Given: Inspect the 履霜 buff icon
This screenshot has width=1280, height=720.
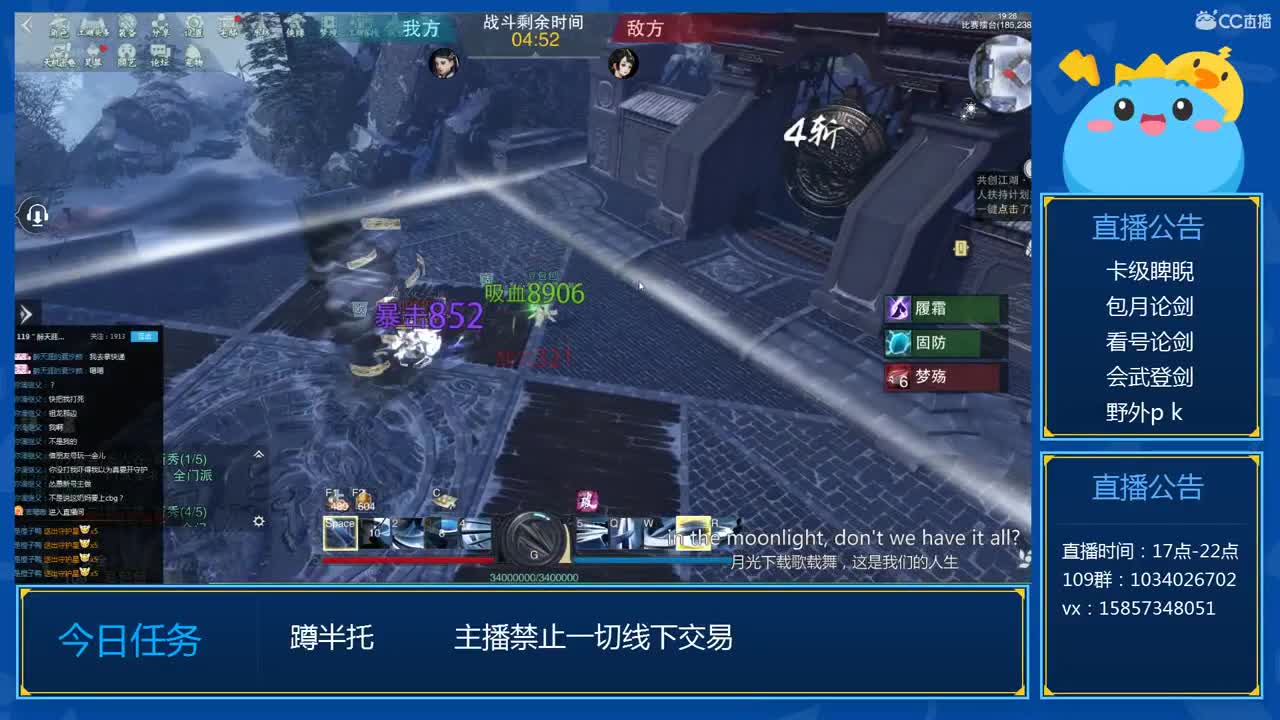Looking at the screenshot, I should point(900,310).
